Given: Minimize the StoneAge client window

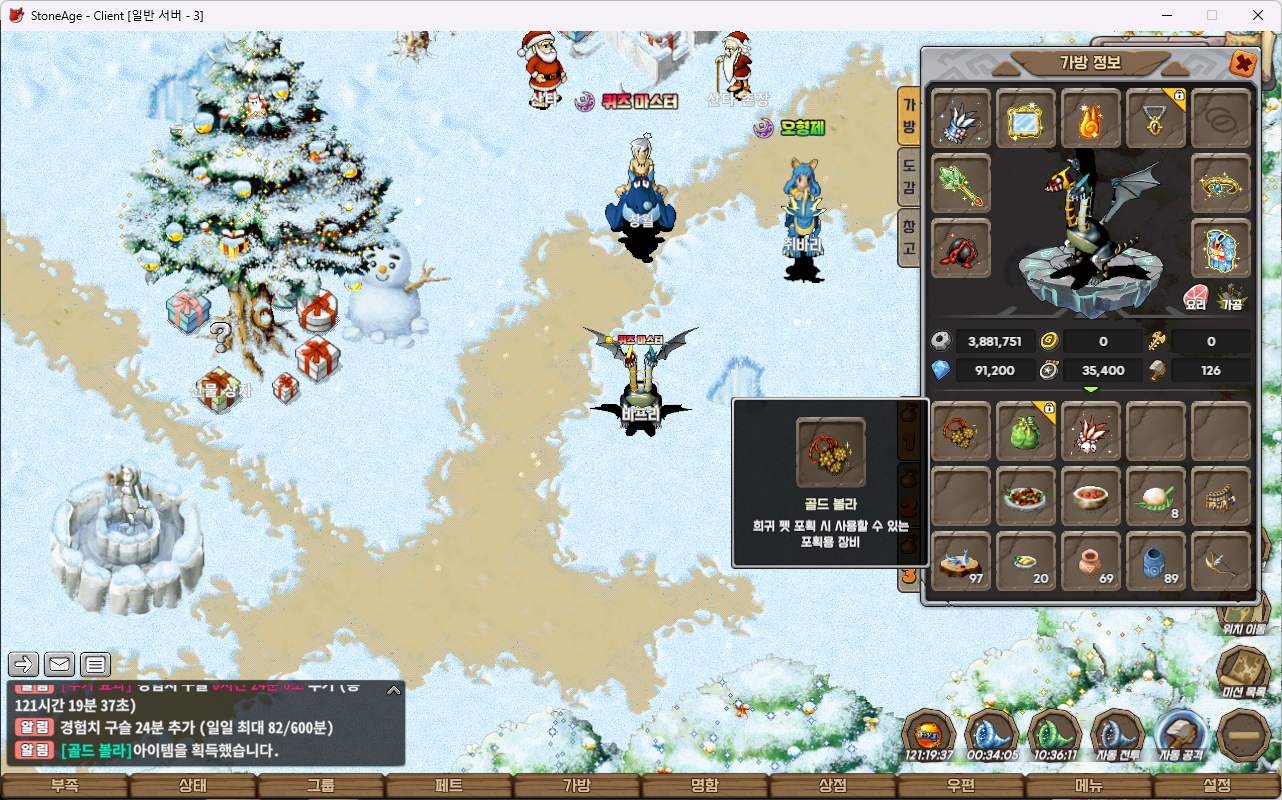Looking at the screenshot, I should coord(1166,15).
